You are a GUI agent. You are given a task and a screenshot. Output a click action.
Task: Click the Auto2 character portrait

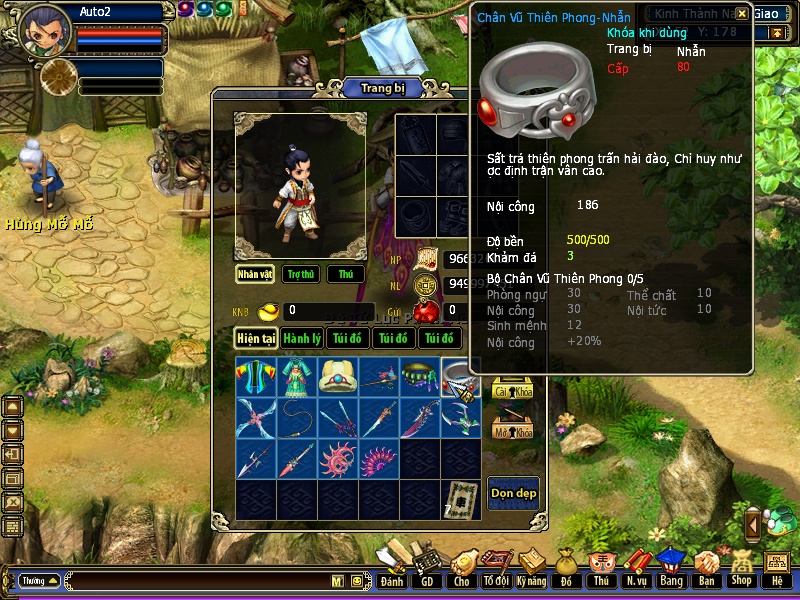(45, 30)
